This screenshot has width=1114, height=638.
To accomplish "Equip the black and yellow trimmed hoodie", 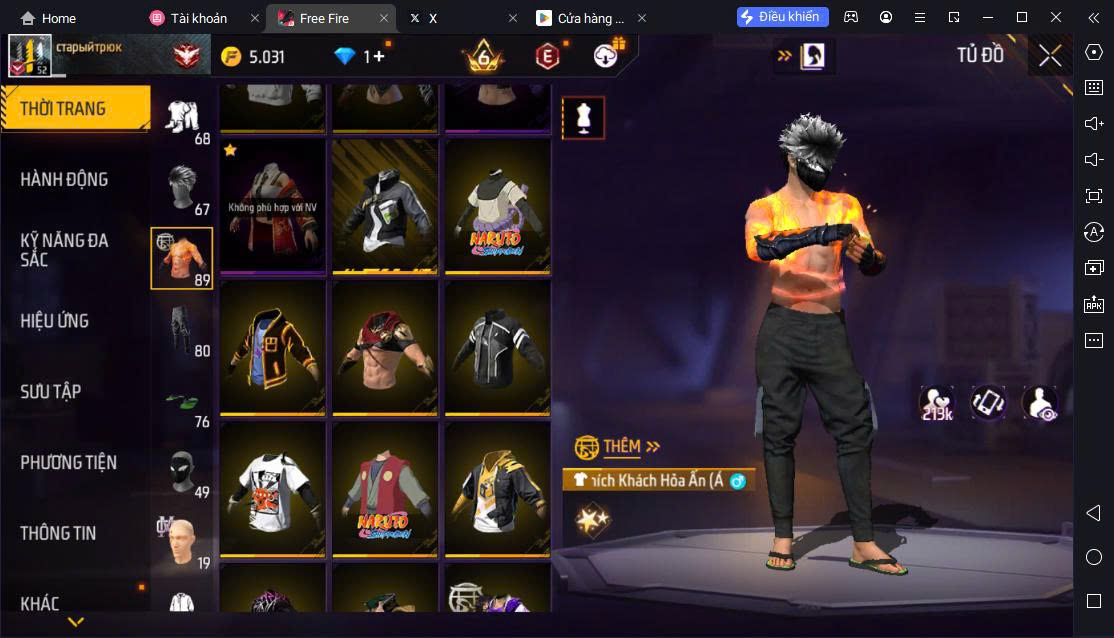I will click(x=272, y=347).
